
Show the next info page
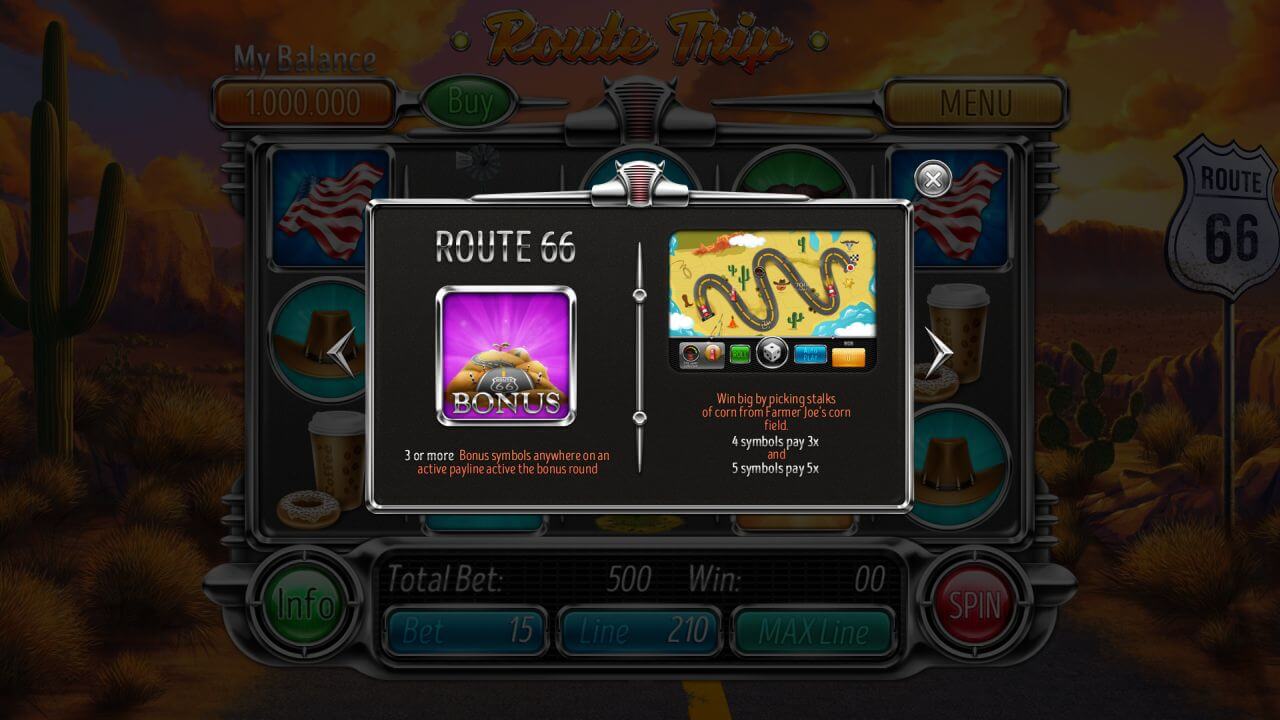point(937,352)
